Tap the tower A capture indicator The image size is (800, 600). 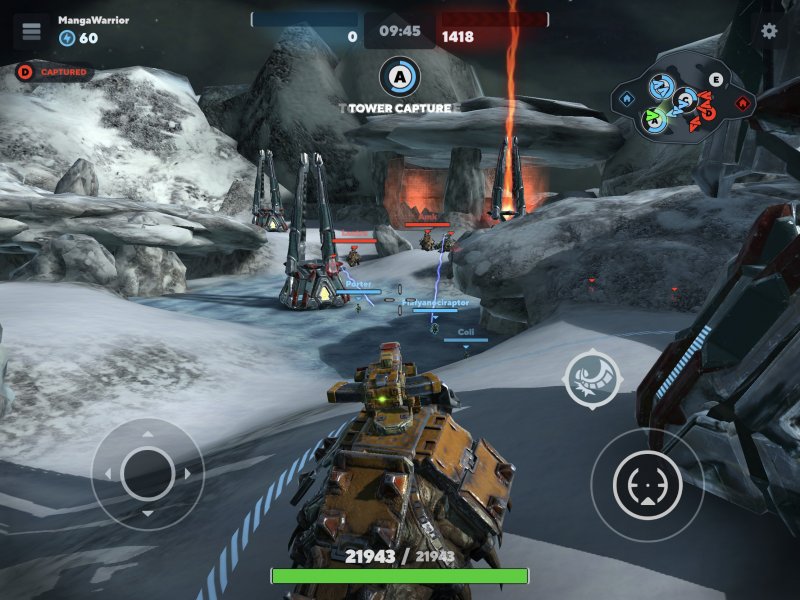point(400,76)
